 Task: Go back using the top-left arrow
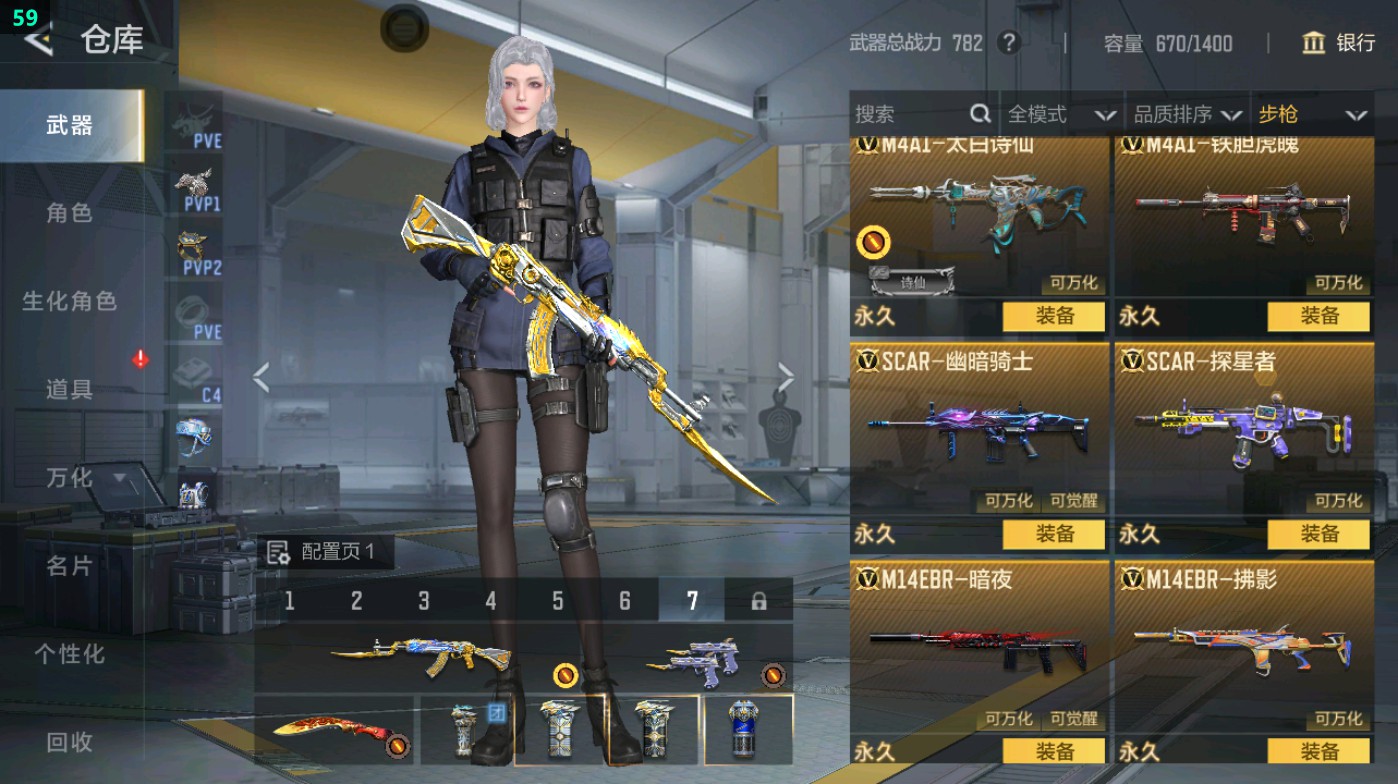click(x=38, y=40)
